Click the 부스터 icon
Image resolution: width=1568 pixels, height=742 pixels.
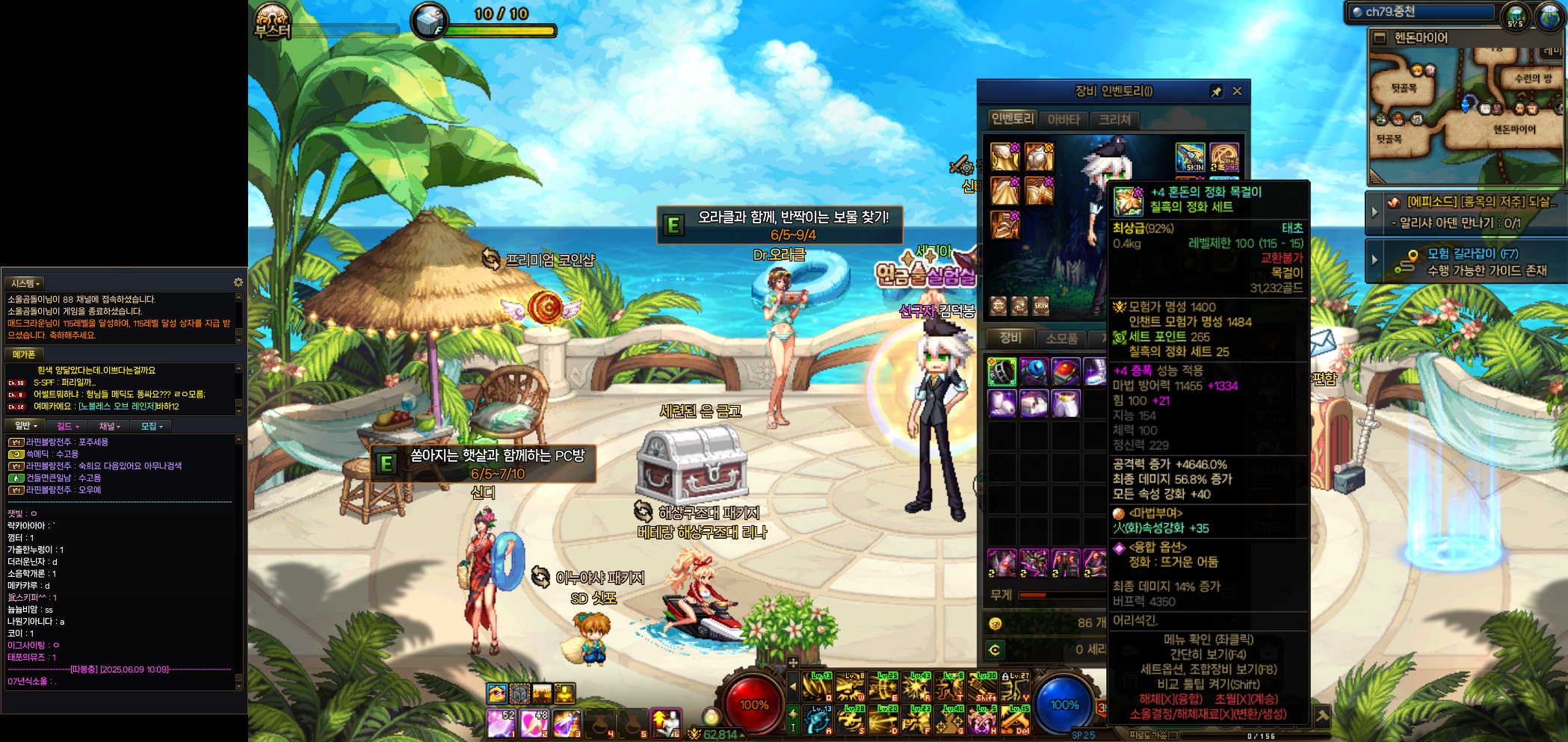coord(272,21)
